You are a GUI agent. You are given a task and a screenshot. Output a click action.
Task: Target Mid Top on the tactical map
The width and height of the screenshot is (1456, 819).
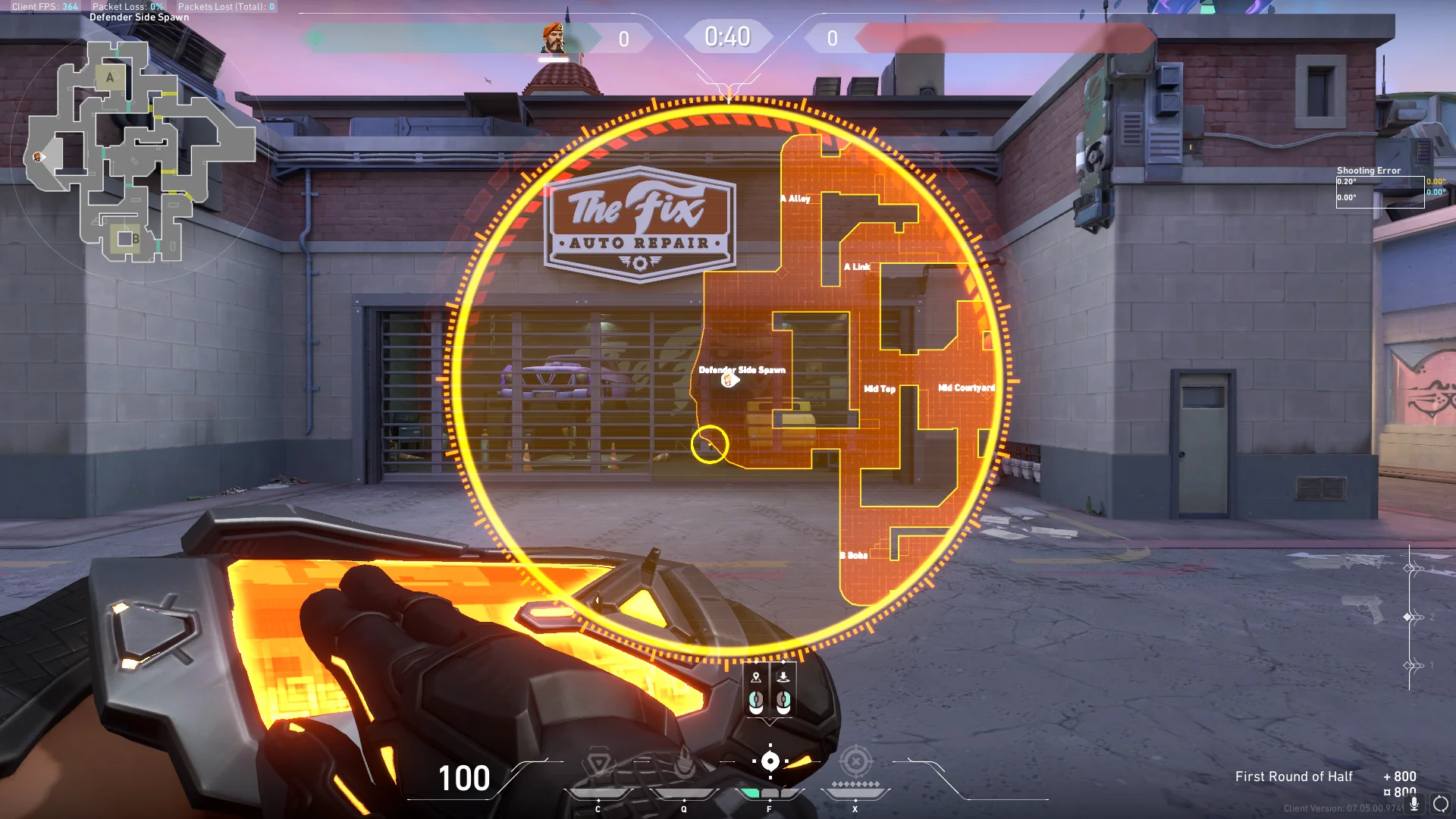880,389
